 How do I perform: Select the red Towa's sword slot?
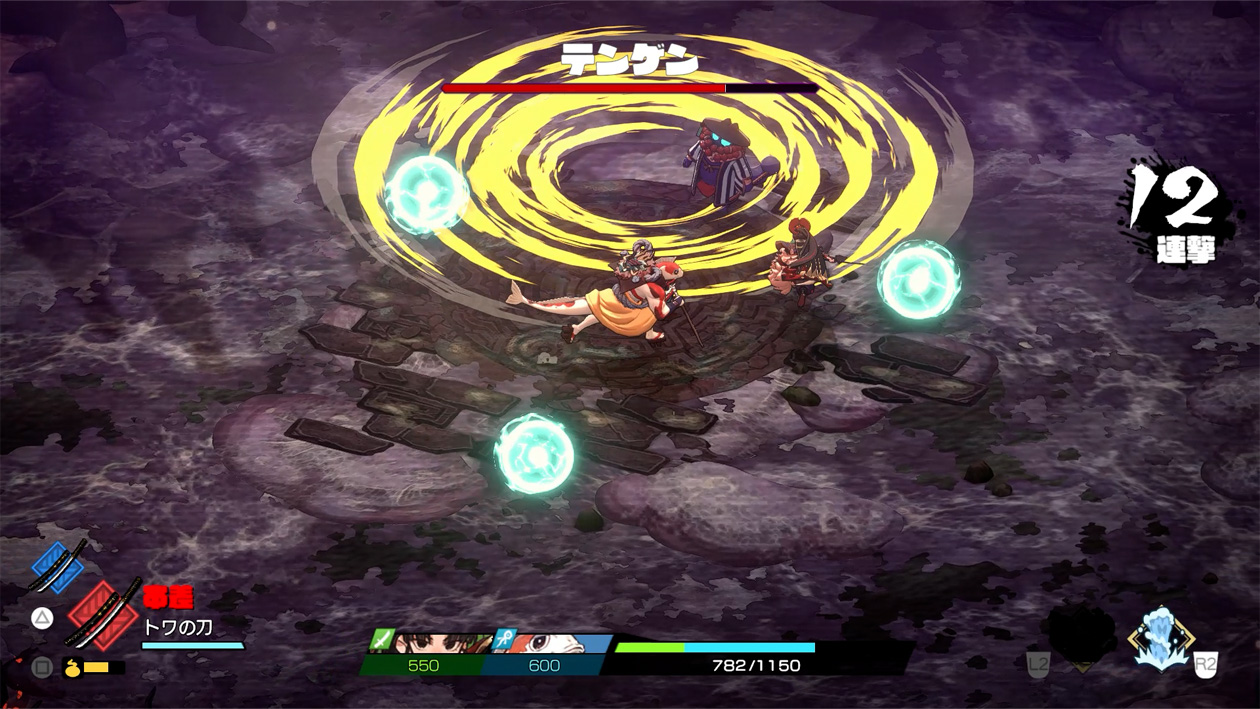tap(103, 612)
